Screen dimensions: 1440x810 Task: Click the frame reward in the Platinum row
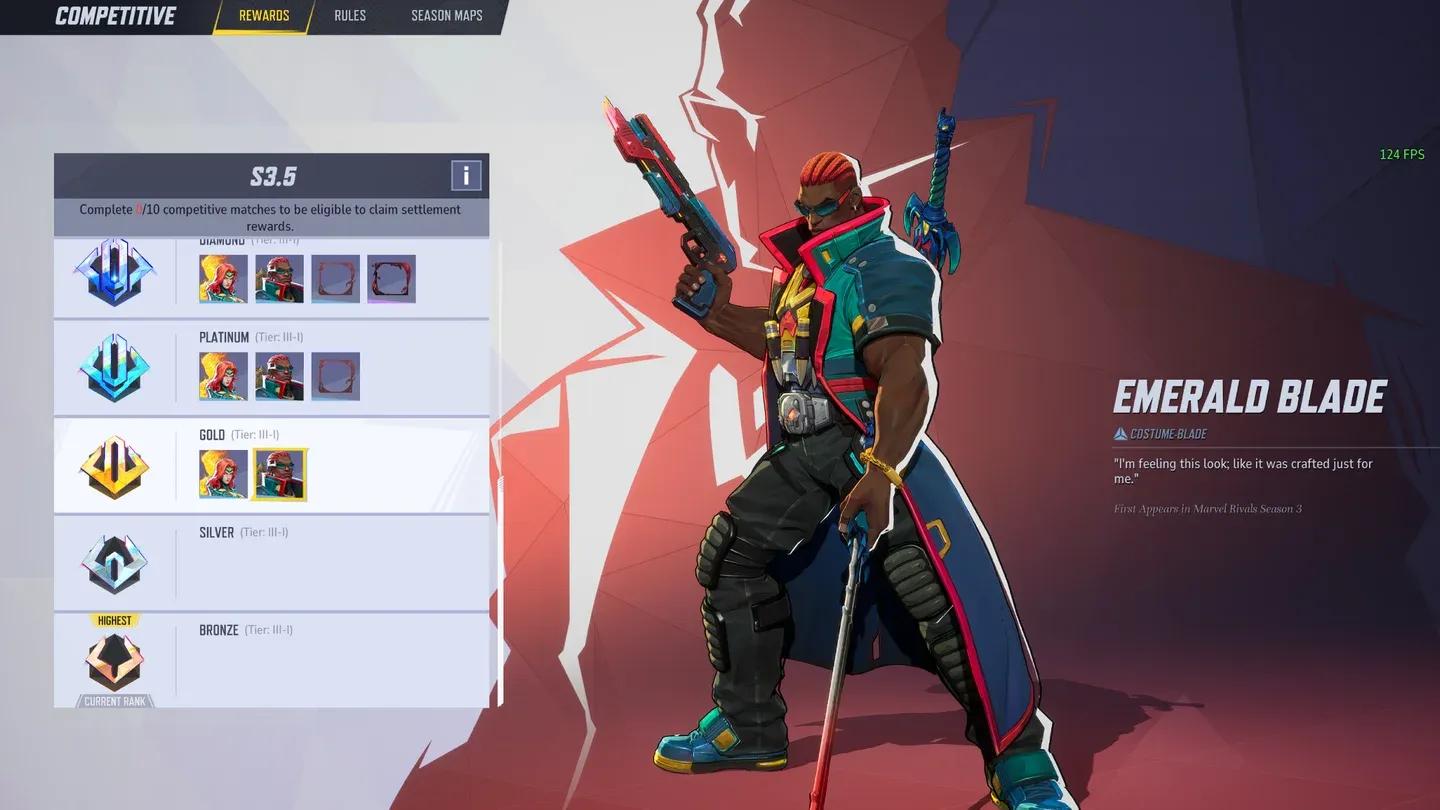(336, 376)
